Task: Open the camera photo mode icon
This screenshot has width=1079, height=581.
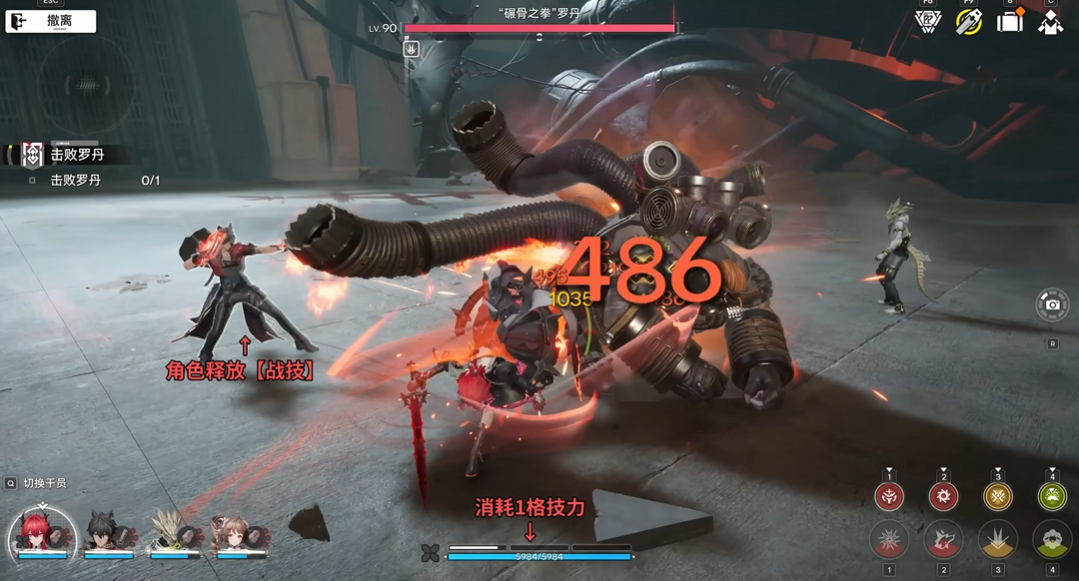Action: click(1052, 305)
